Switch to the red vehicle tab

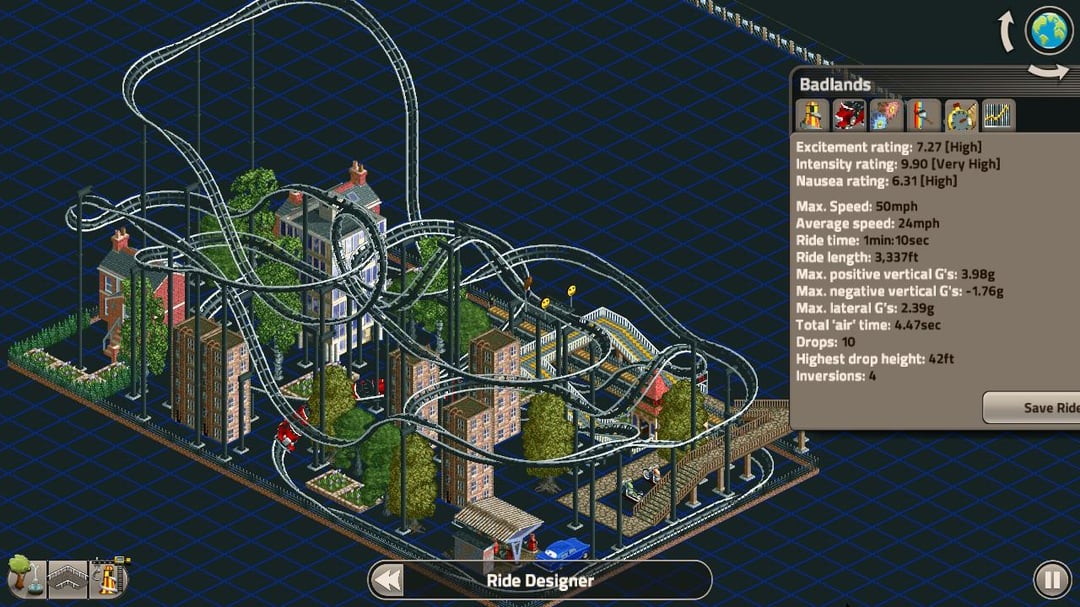point(850,115)
